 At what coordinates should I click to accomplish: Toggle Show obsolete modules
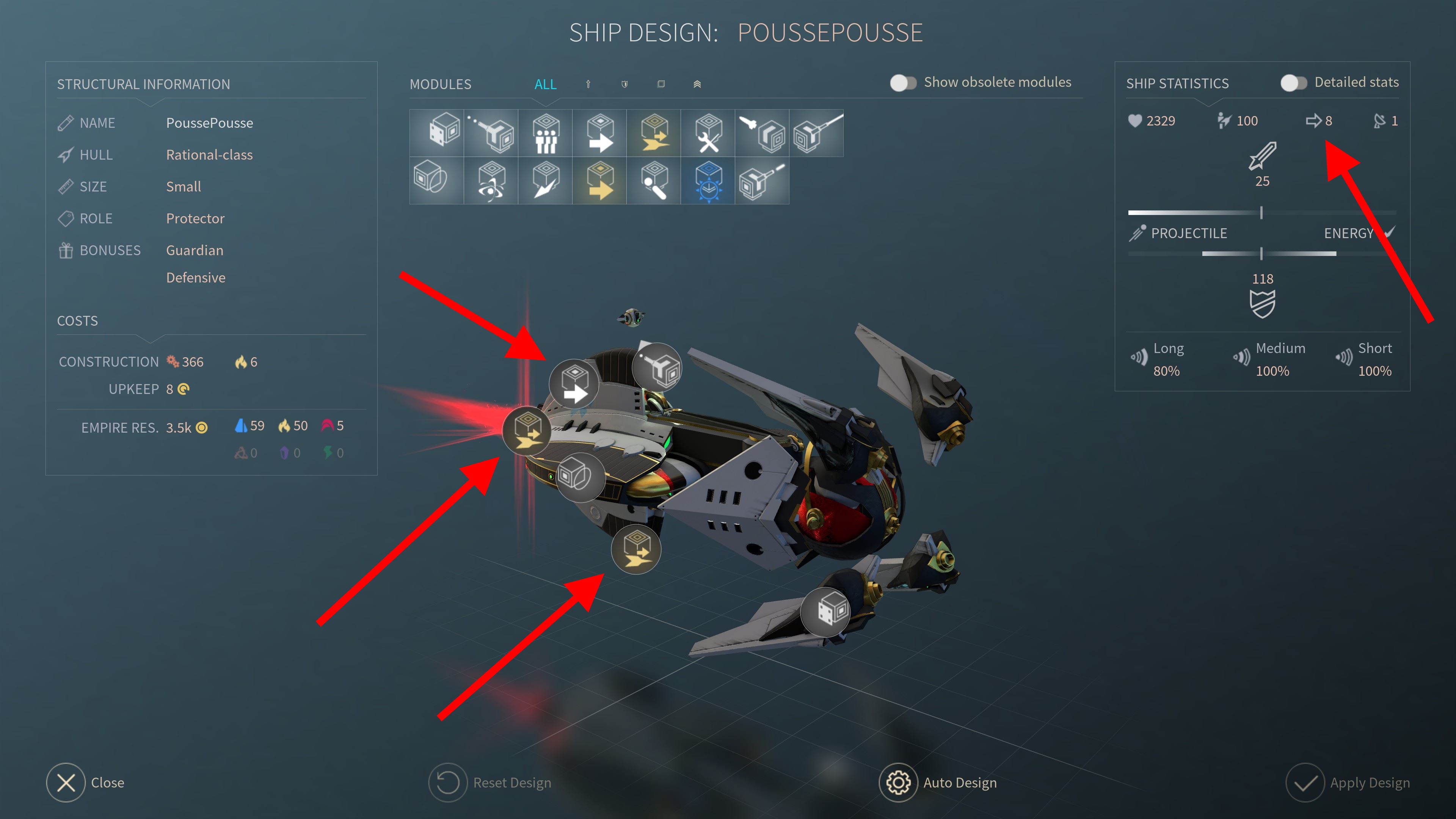click(x=903, y=83)
